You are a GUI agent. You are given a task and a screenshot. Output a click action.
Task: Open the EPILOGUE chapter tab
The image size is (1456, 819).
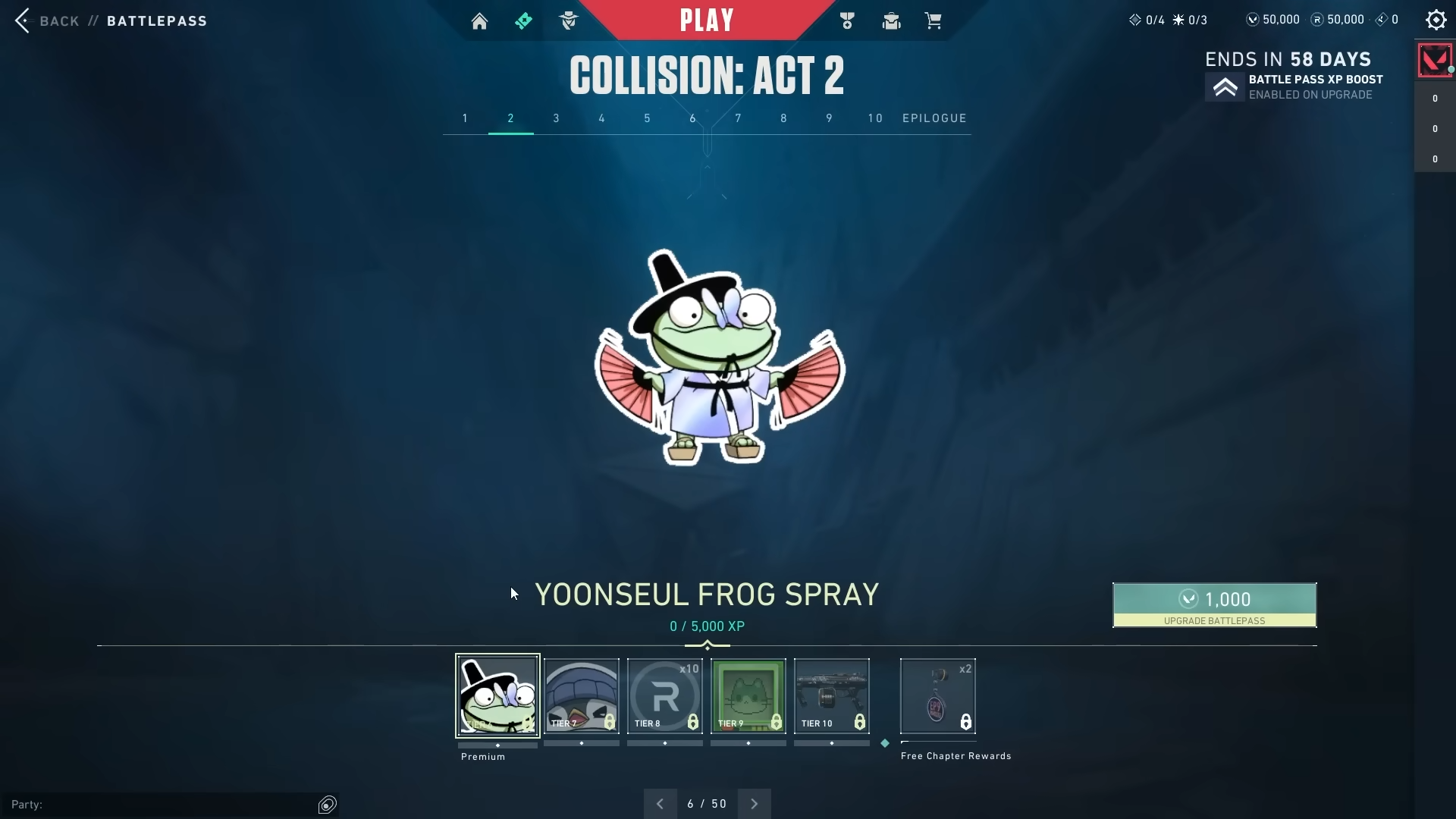click(934, 118)
